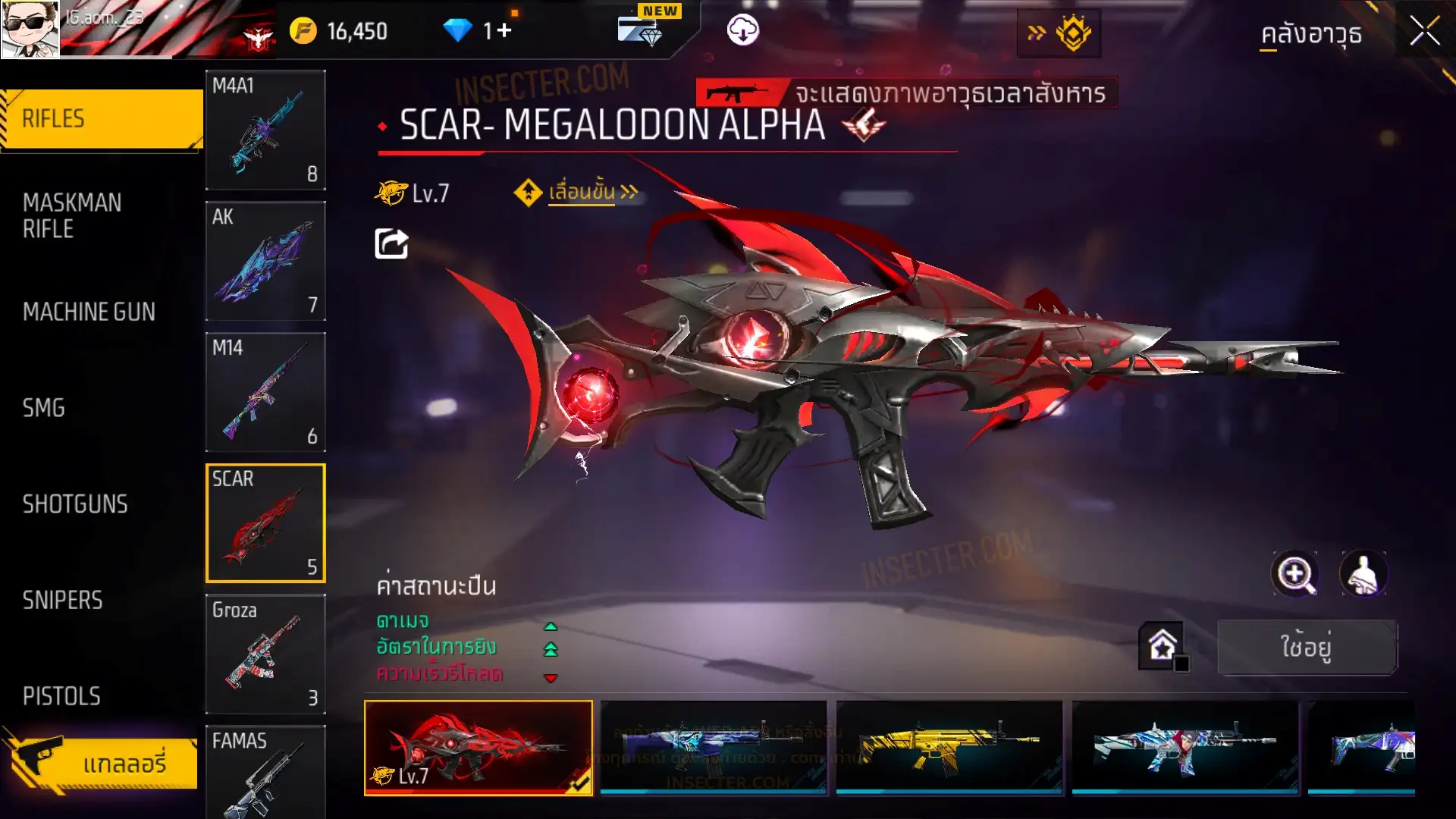The height and width of the screenshot is (819, 1456).
Task: Open the SMG weapon category
Action: point(44,408)
